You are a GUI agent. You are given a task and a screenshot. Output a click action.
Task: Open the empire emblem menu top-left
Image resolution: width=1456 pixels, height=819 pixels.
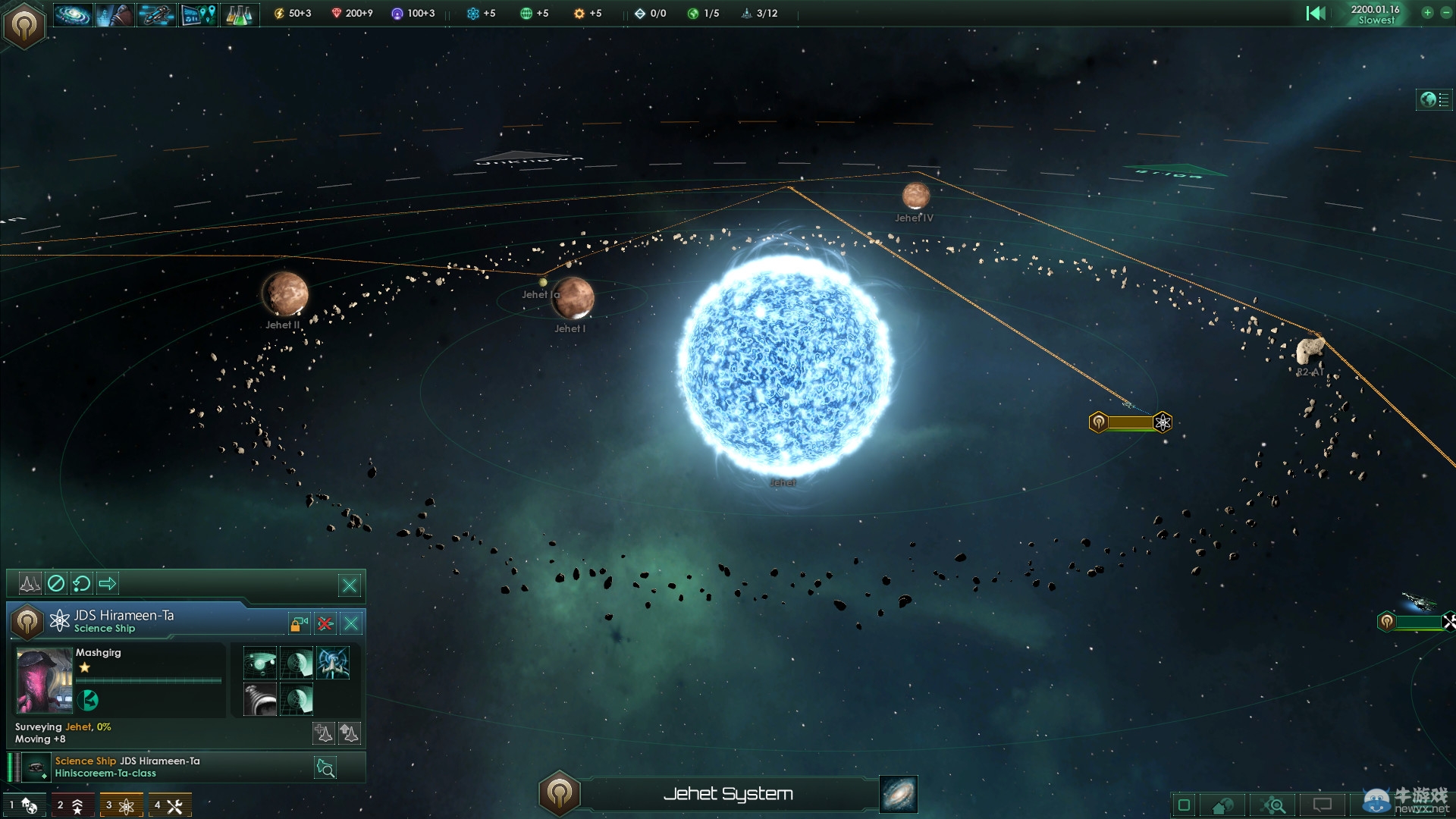click(24, 26)
